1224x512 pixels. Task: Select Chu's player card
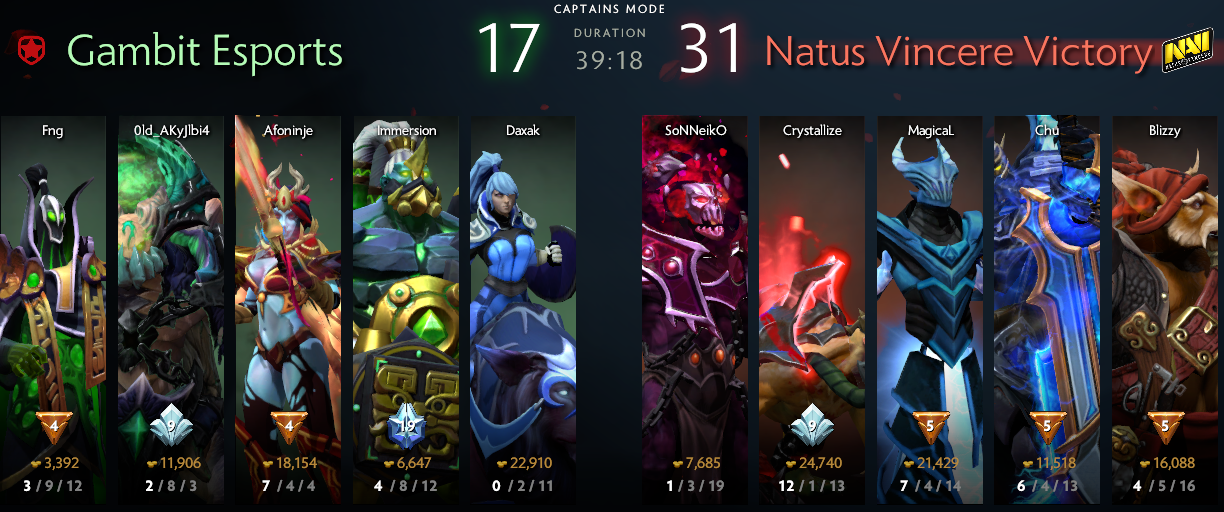pyautogui.click(x=1047, y=300)
